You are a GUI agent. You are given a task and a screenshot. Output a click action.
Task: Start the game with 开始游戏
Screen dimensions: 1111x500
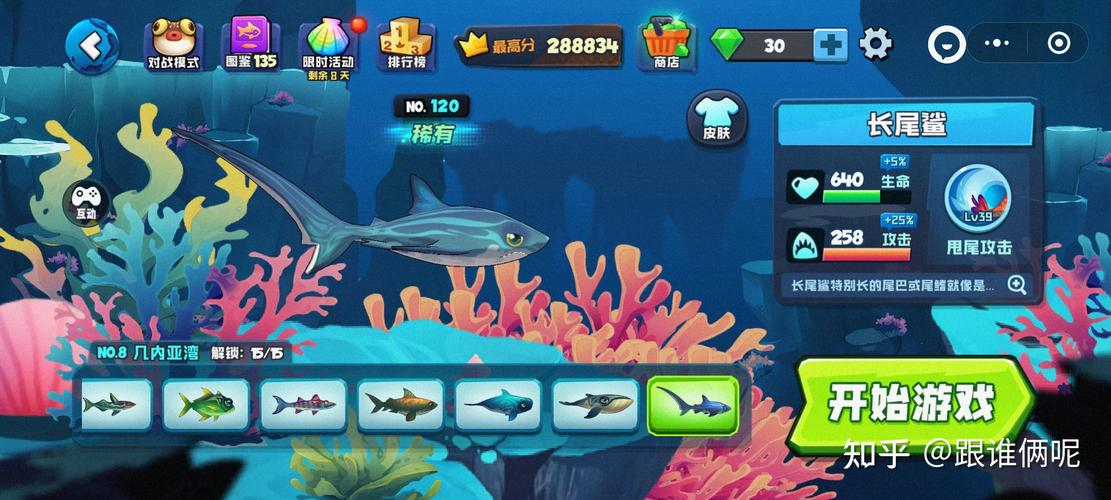[912, 405]
